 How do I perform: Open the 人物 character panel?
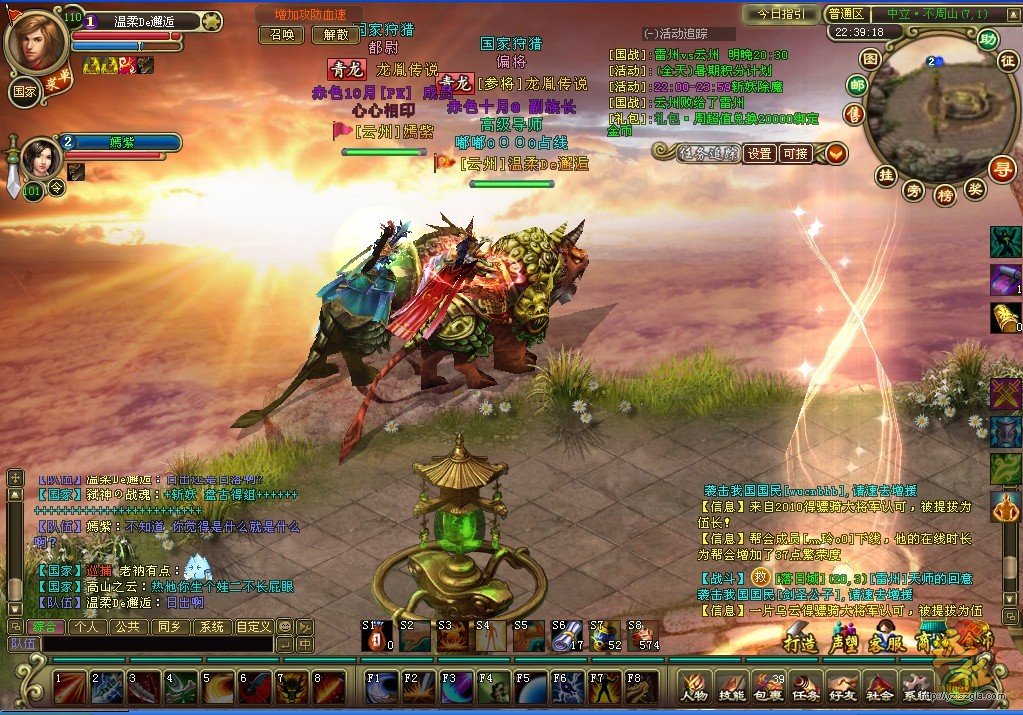[x=694, y=687]
